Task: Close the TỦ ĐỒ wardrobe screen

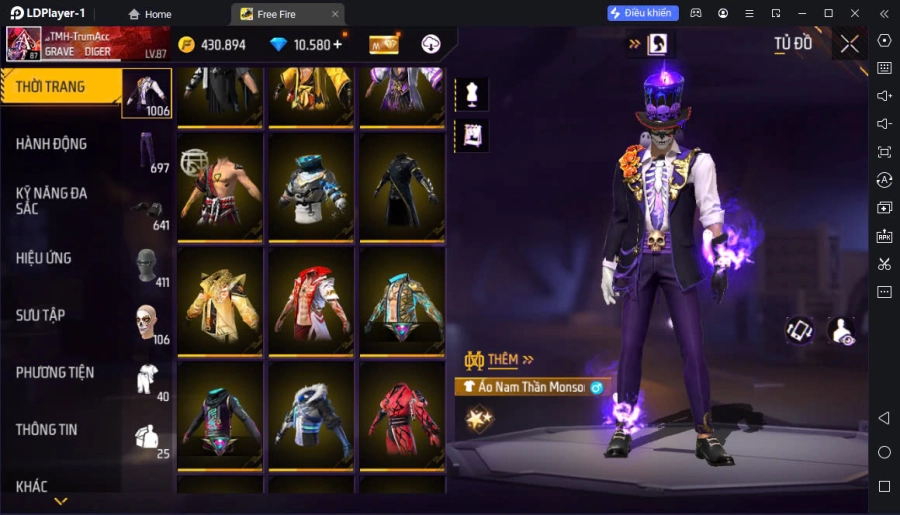Action: (x=849, y=44)
